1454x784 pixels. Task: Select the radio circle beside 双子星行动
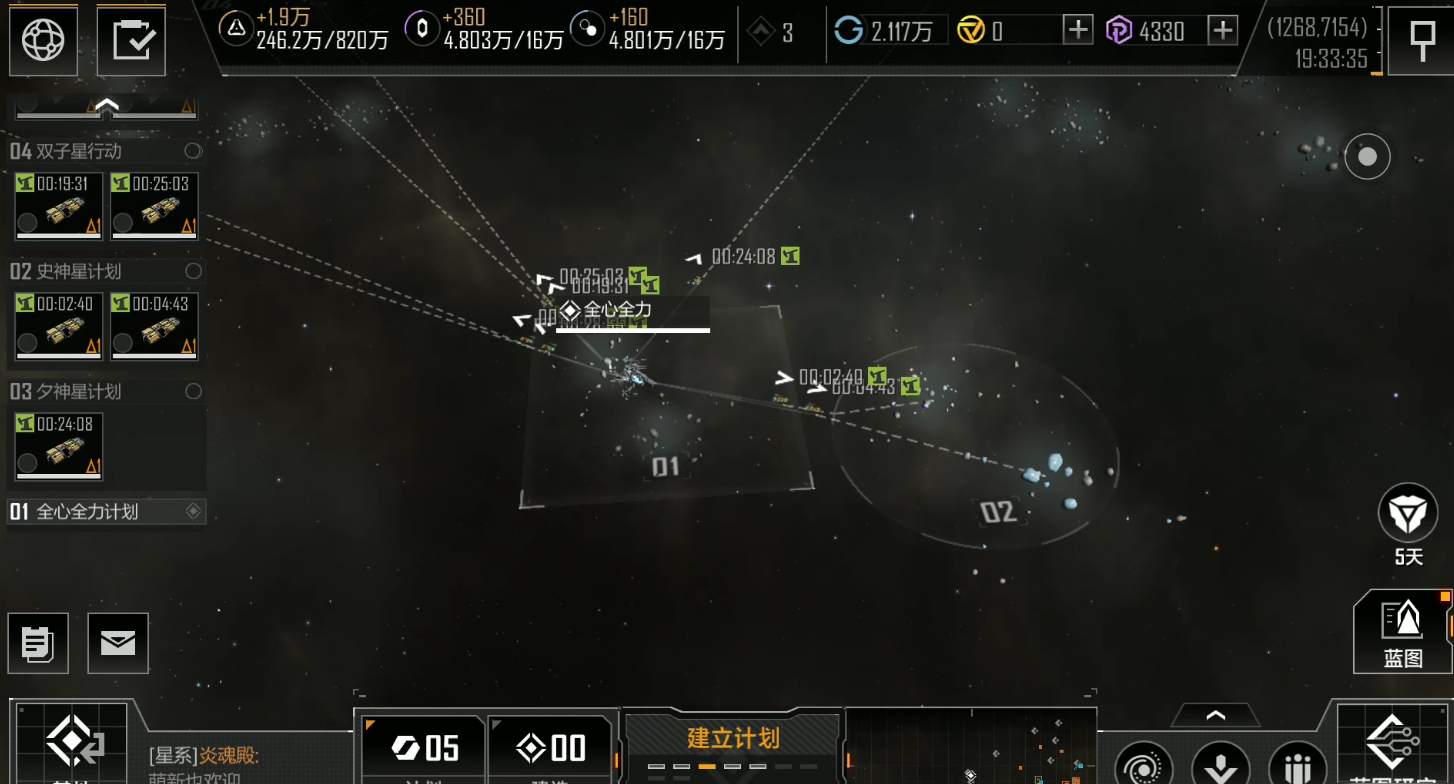click(193, 151)
